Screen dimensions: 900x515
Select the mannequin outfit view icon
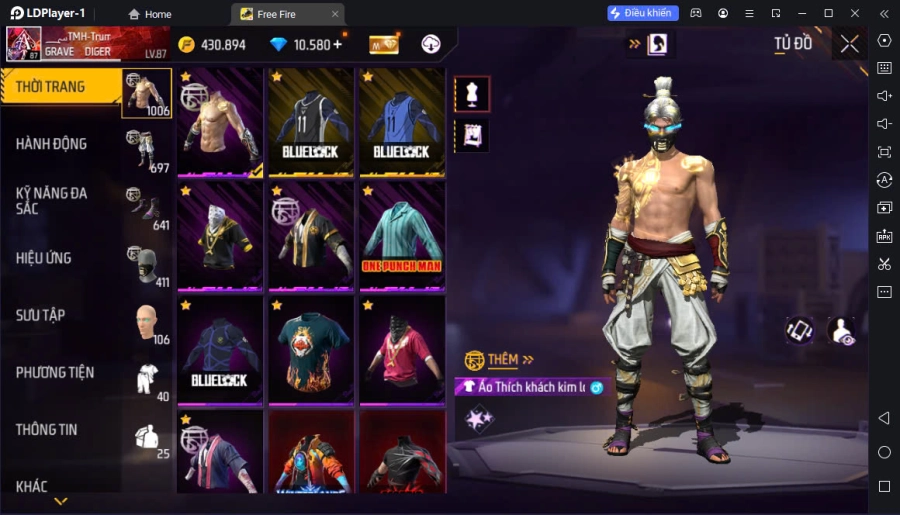(x=472, y=94)
